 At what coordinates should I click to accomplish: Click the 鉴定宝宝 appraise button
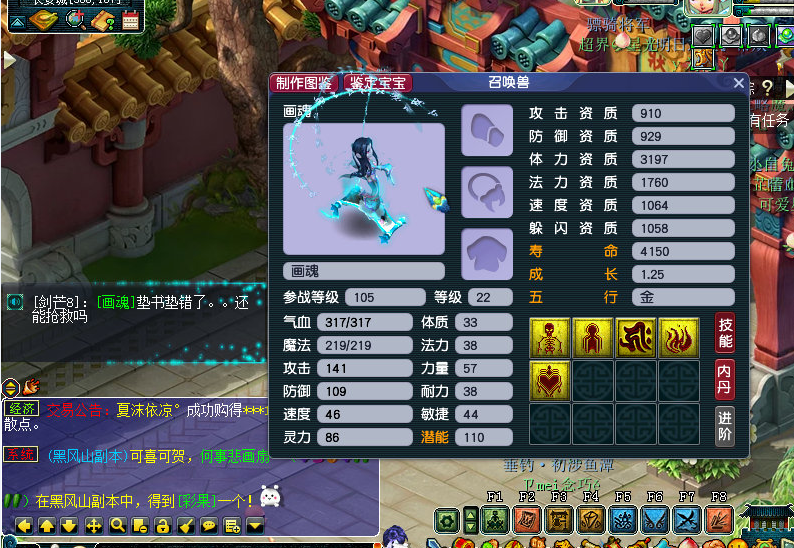[x=377, y=83]
